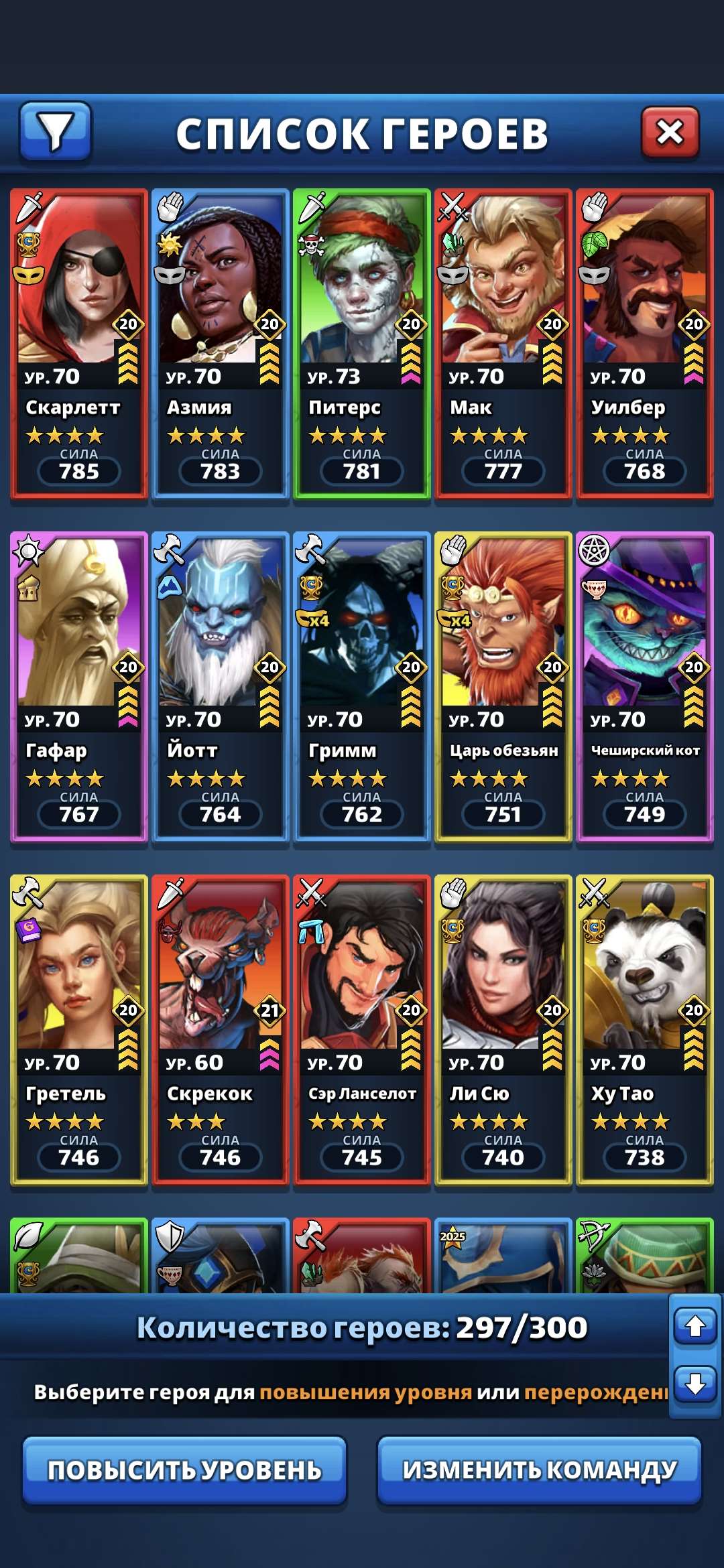Viewport: 724px width, 1568px height.
Task: Select the Гретель hero card
Action: (x=79, y=1031)
